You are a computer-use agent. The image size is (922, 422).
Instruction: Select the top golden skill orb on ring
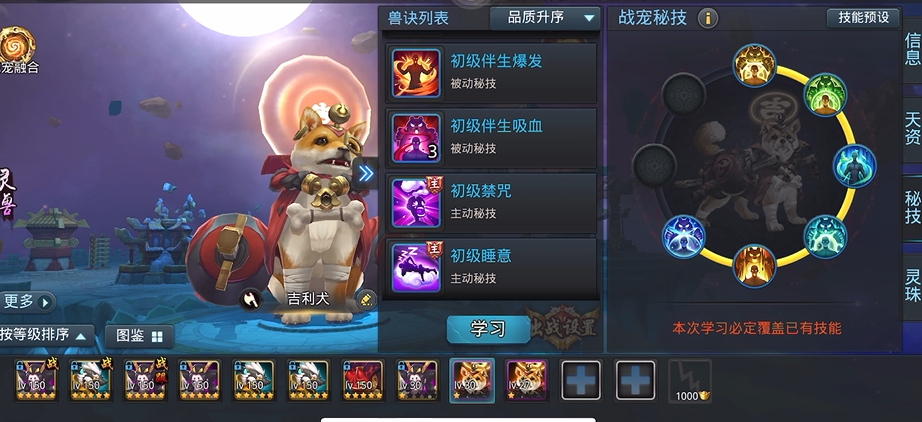pyautogui.click(x=754, y=65)
